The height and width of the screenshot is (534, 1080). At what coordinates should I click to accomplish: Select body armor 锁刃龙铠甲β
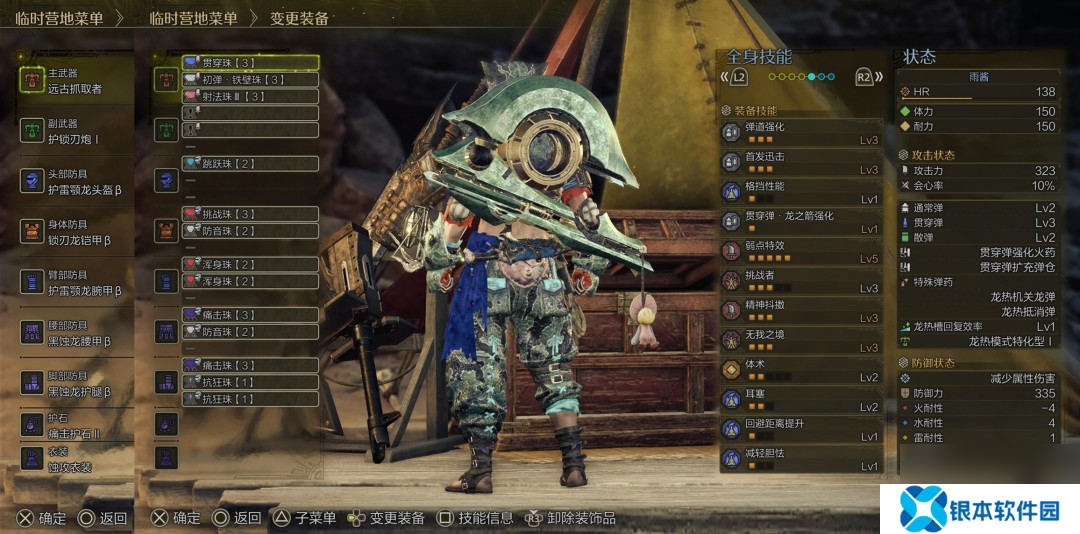coord(75,232)
